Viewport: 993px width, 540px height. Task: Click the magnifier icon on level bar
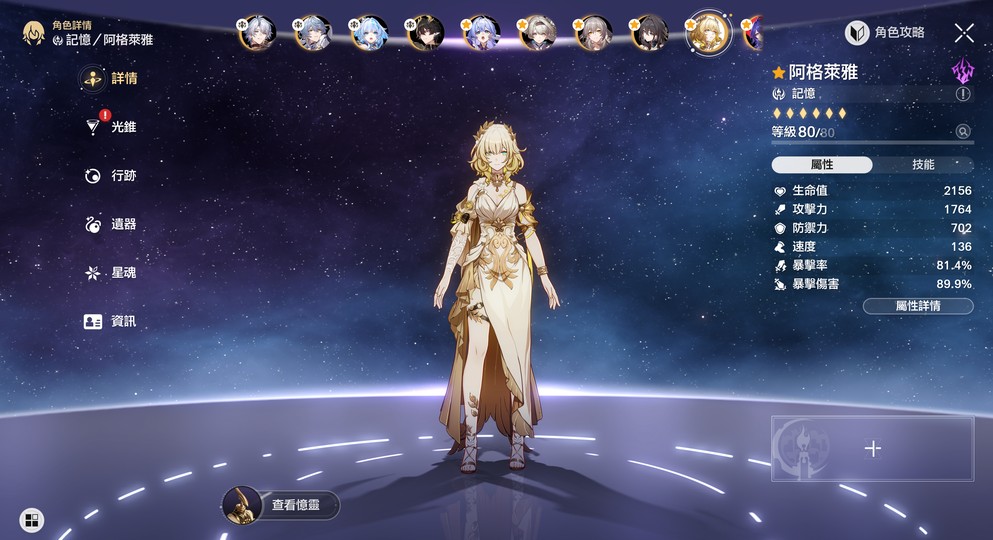963,131
